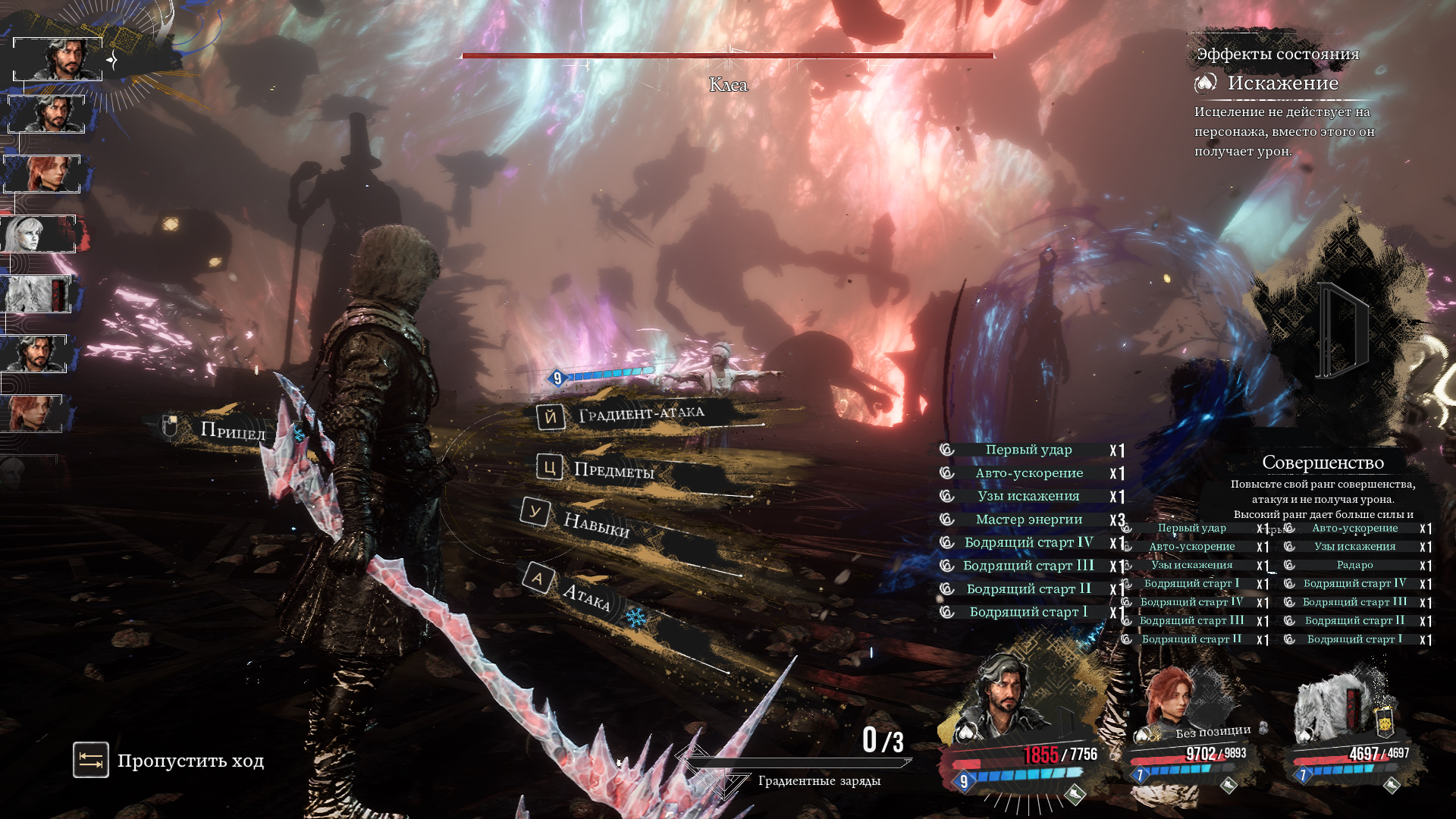This screenshot has width=1456, height=819.
Task: Select the Радаро status row
Action: point(1354,565)
